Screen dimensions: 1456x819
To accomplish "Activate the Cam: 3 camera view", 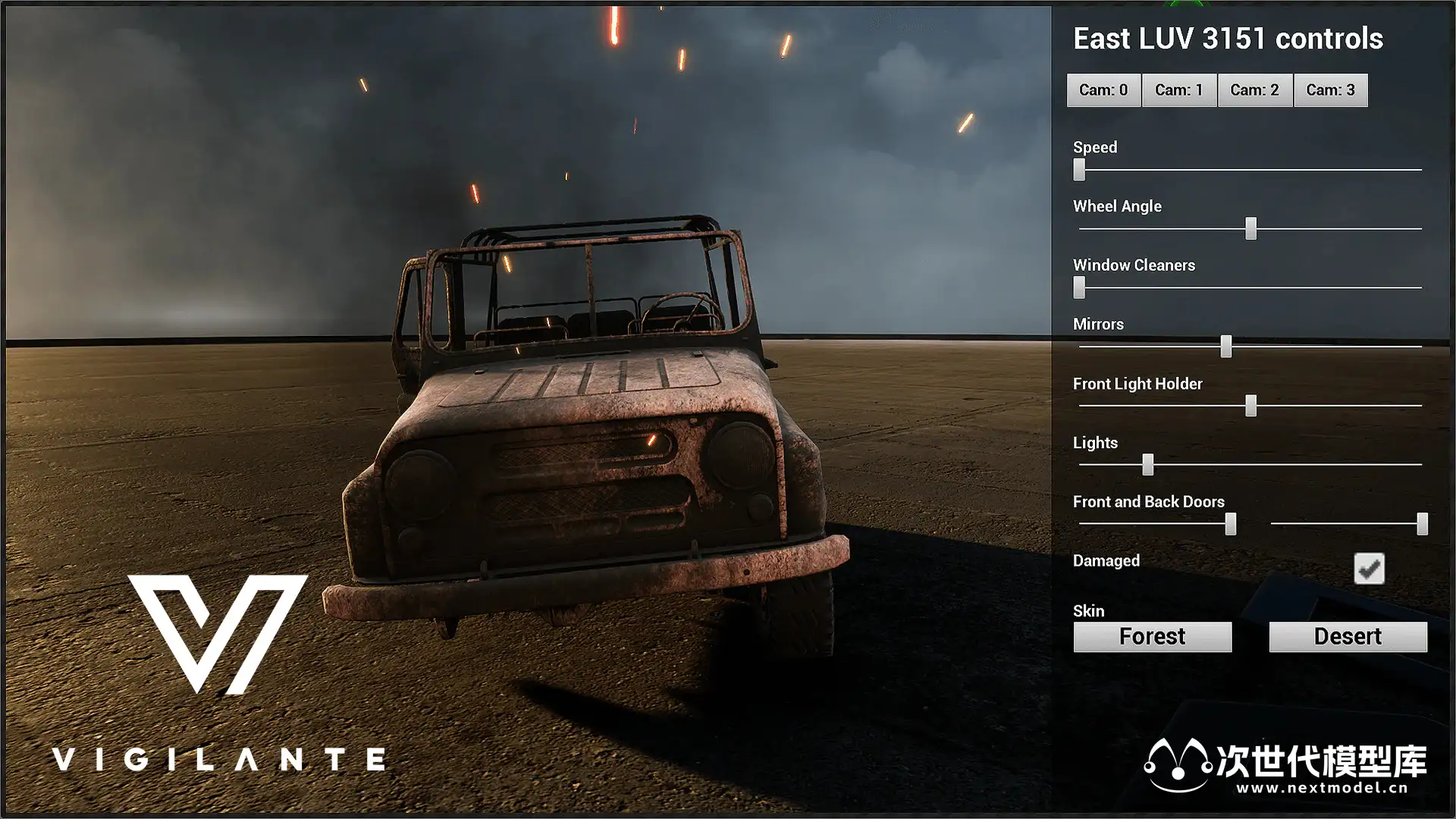I will click(x=1330, y=90).
